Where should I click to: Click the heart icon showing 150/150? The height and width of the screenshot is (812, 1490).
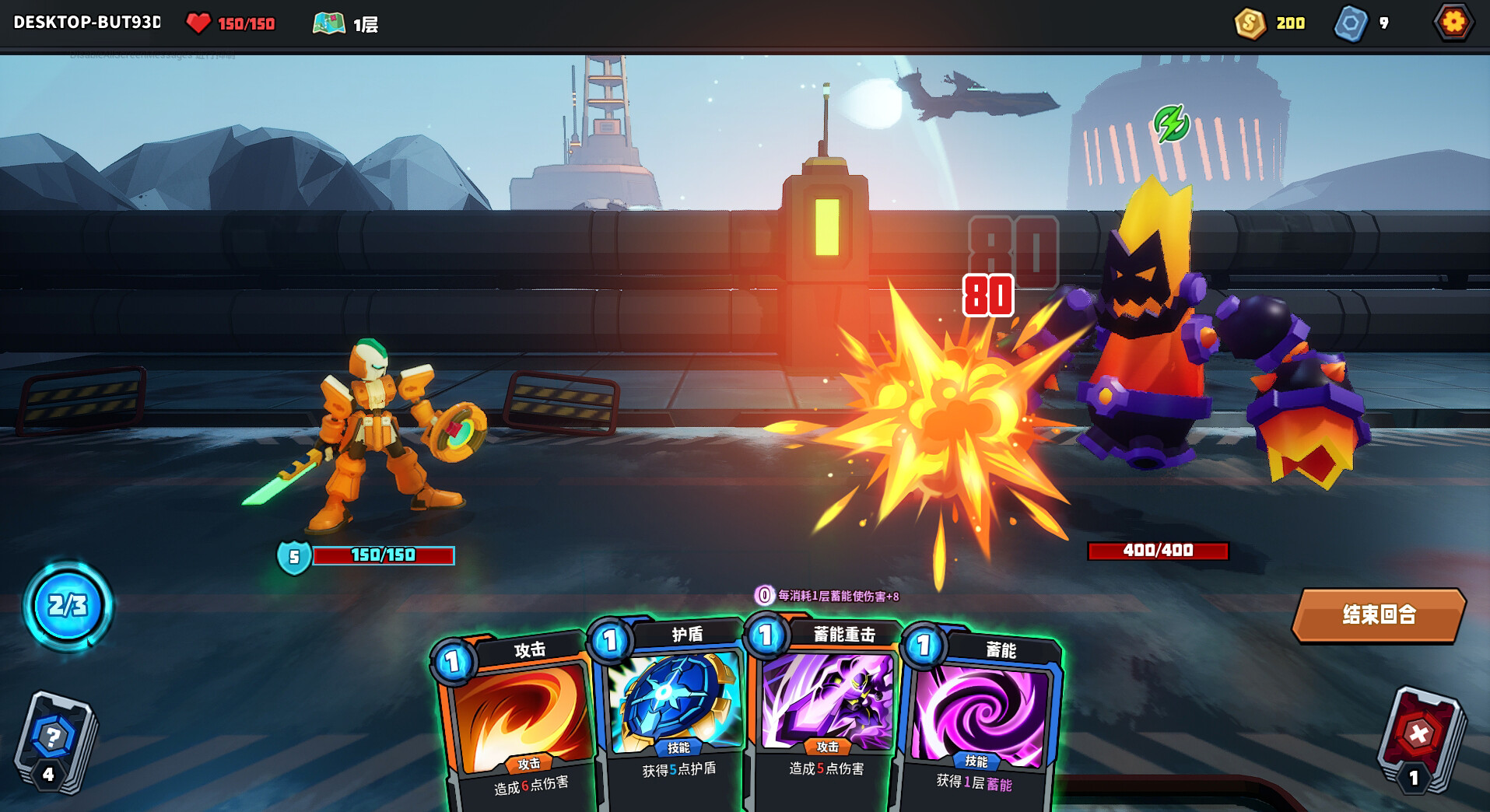click(x=201, y=23)
